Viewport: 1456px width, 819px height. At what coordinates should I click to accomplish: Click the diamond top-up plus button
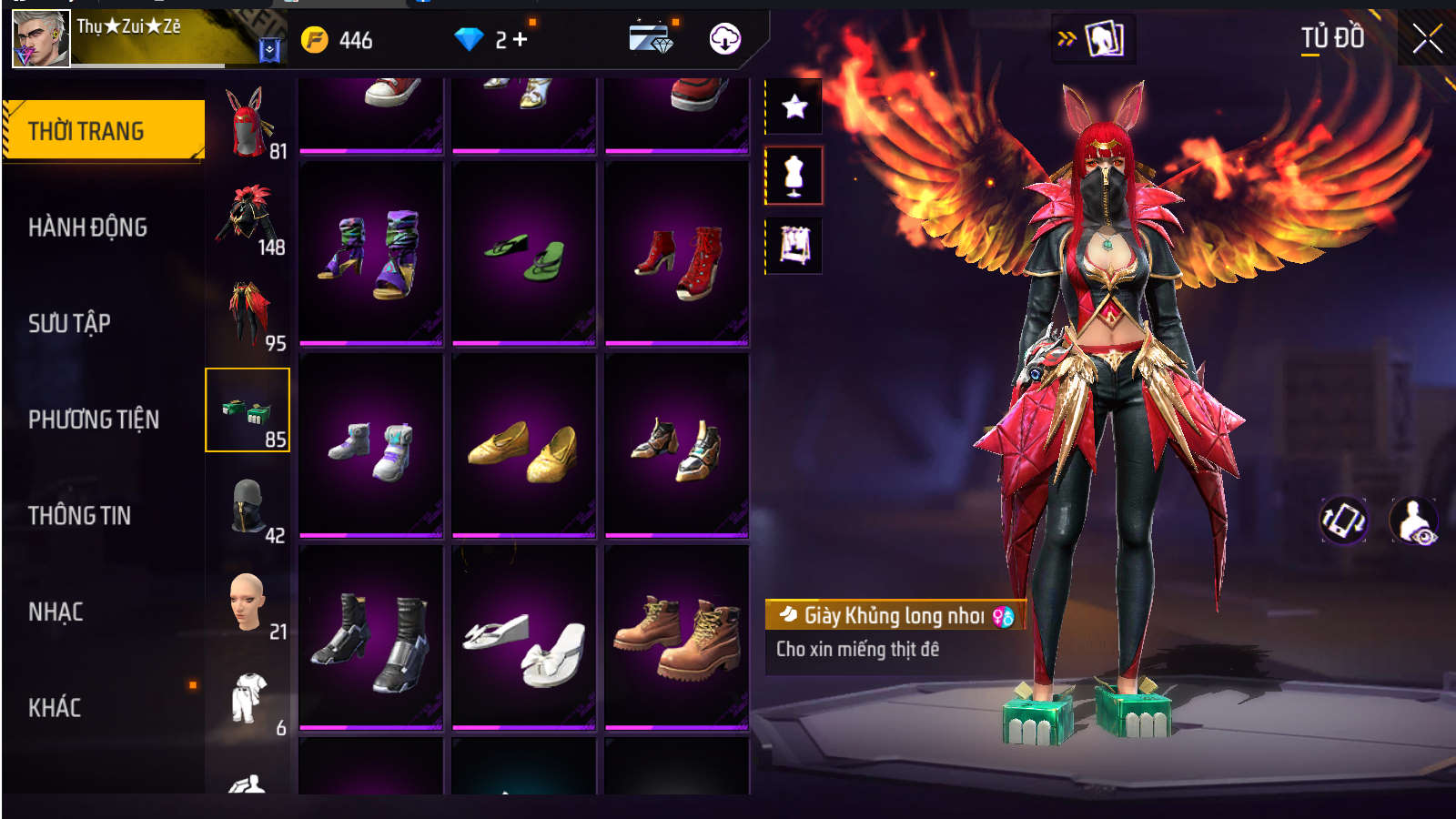521,39
